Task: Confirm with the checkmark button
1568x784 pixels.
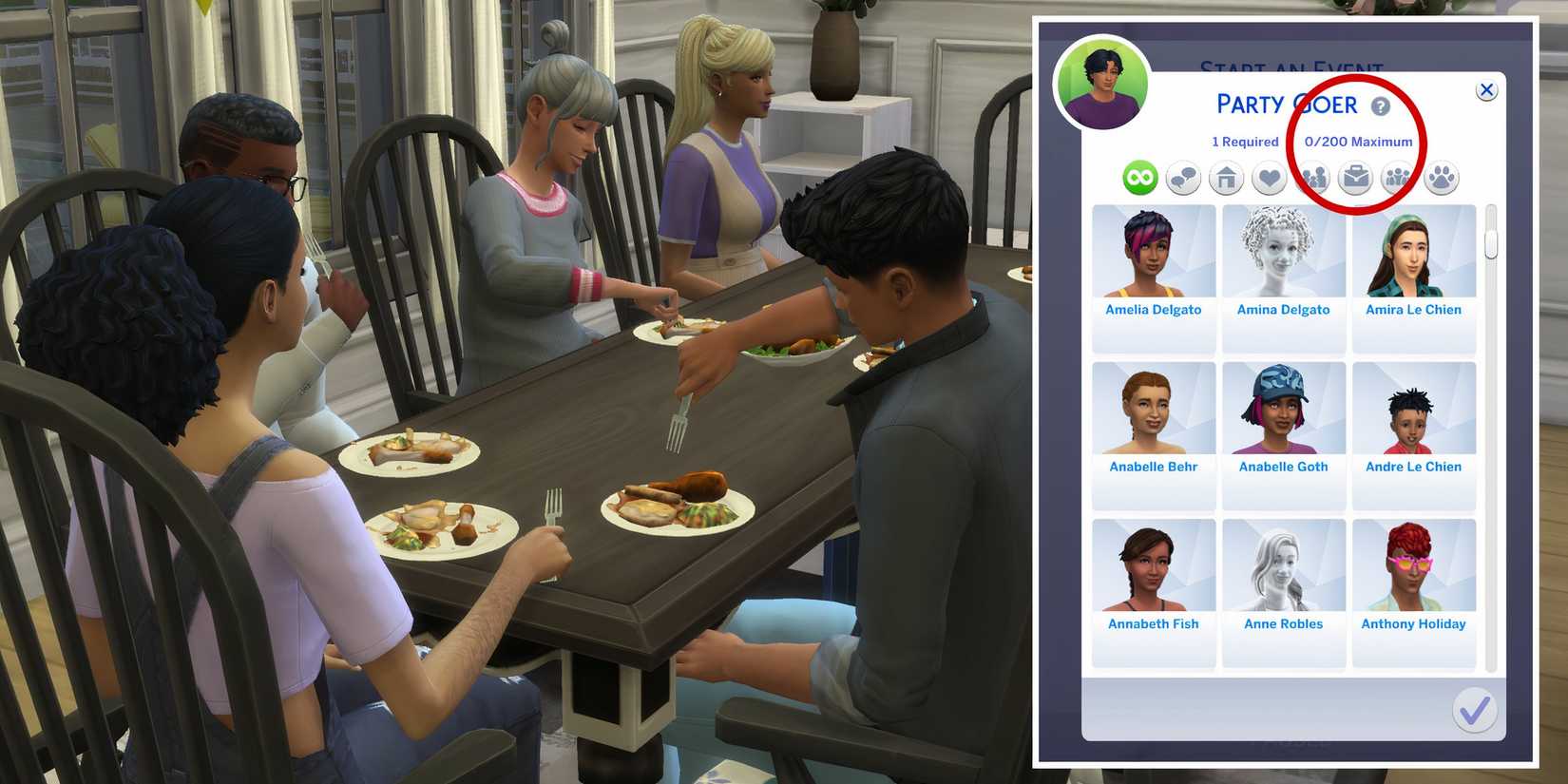Action: pos(1475,709)
